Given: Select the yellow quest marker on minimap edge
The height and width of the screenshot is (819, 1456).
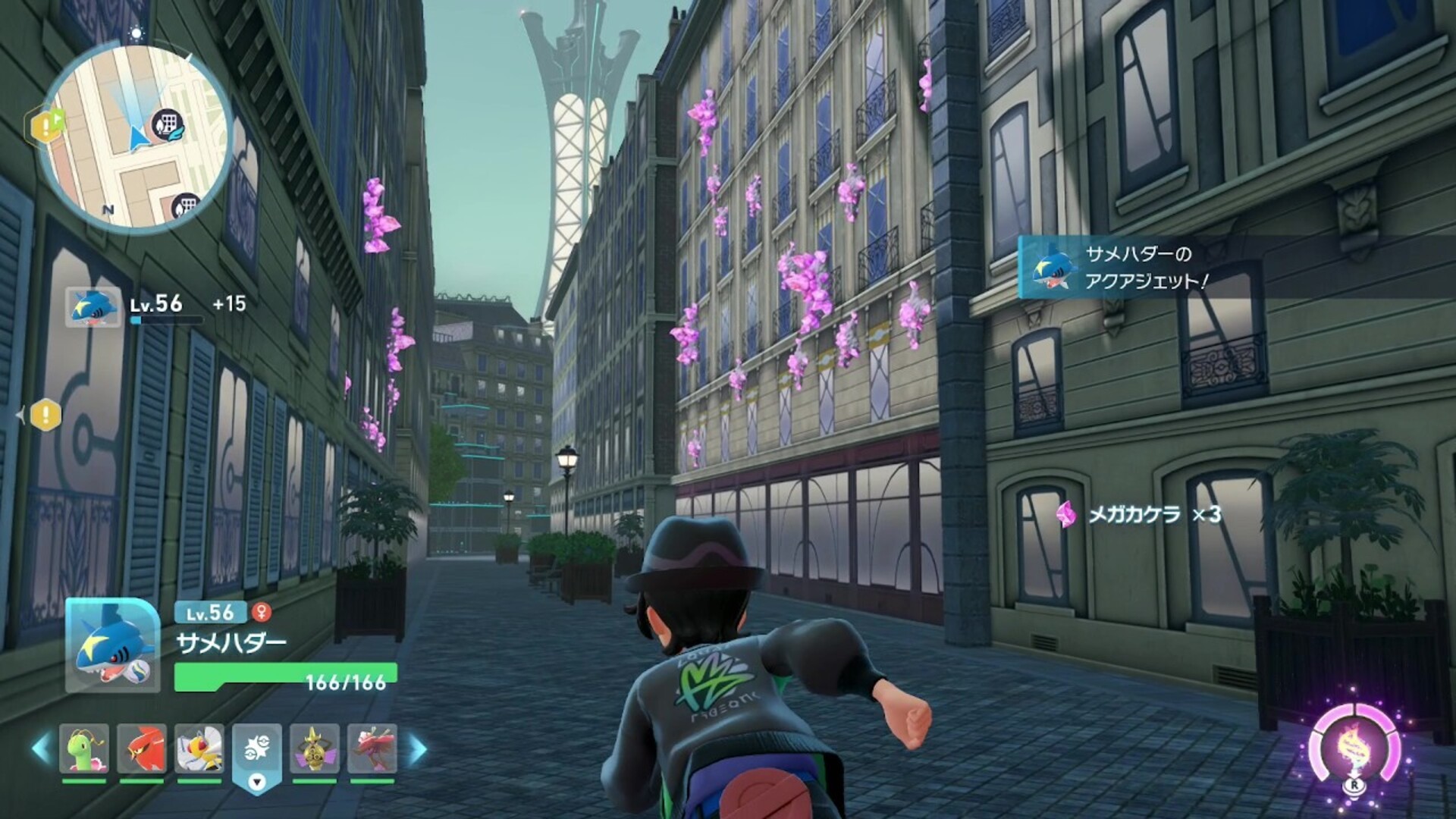Looking at the screenshot, I should tap(45, 126).
